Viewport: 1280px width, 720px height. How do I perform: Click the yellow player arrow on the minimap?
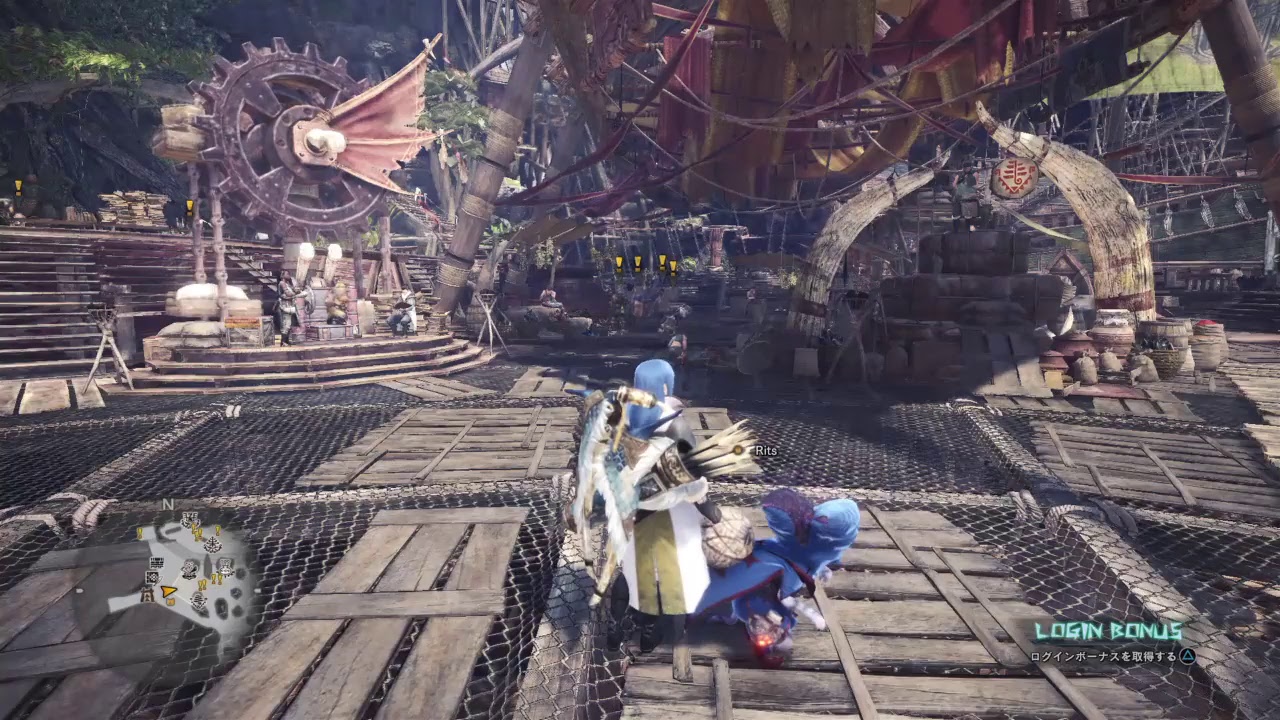[x=169, y=592]
